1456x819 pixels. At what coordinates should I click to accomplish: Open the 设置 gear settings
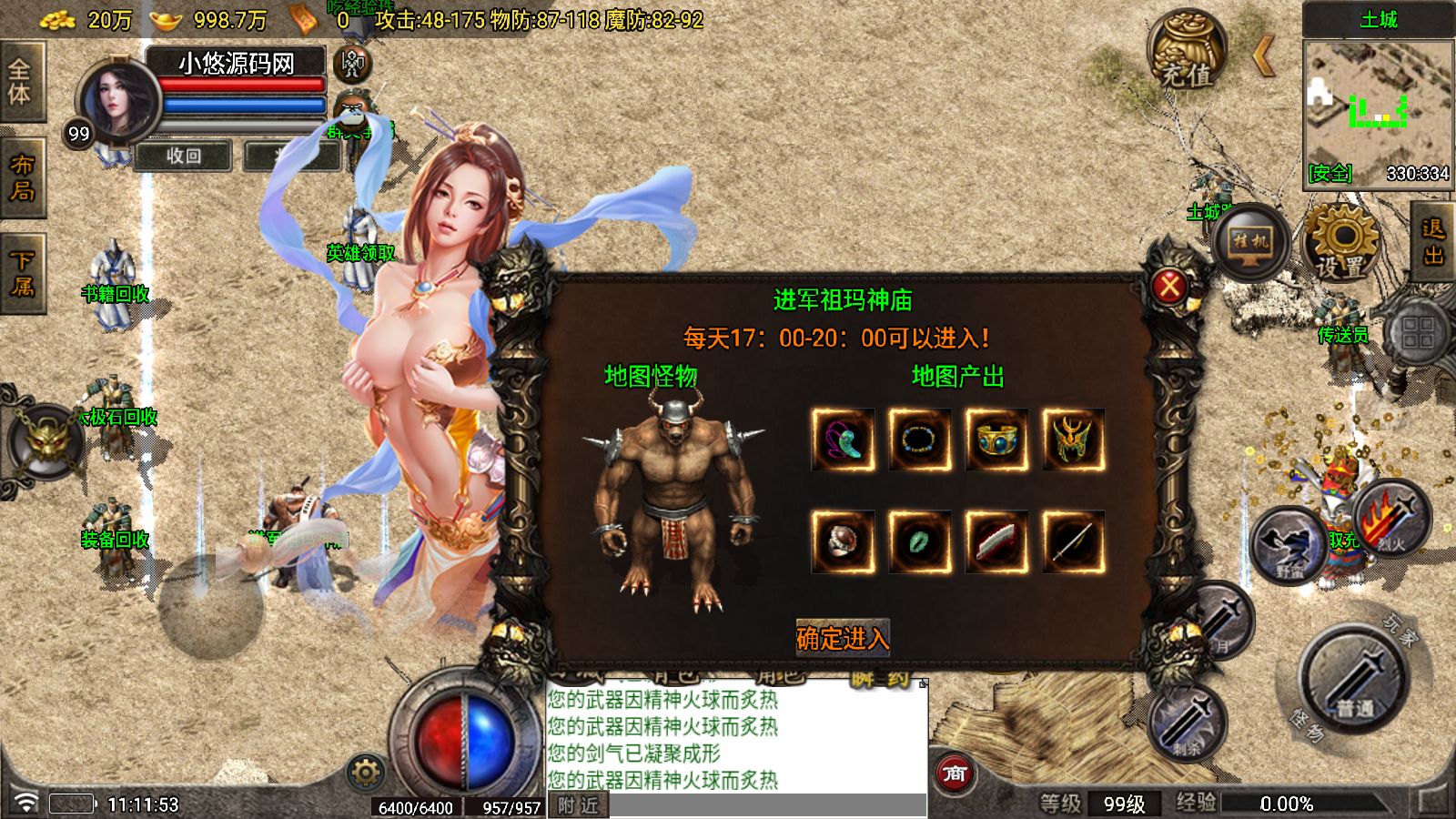[1341, 240]
